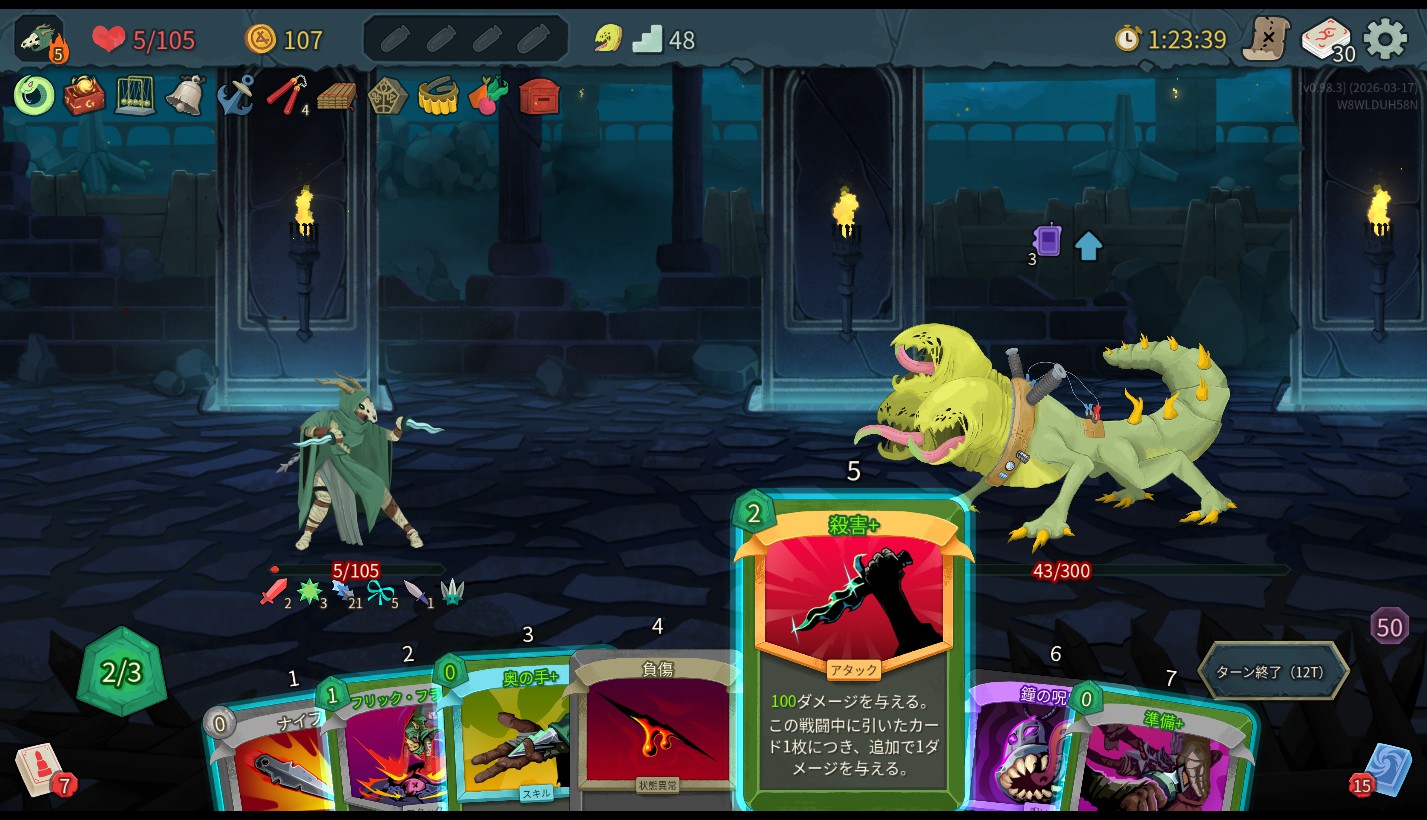Inspect the anchor relic
The height and width of the screenshot is (820, 1427).
point(236,96)
